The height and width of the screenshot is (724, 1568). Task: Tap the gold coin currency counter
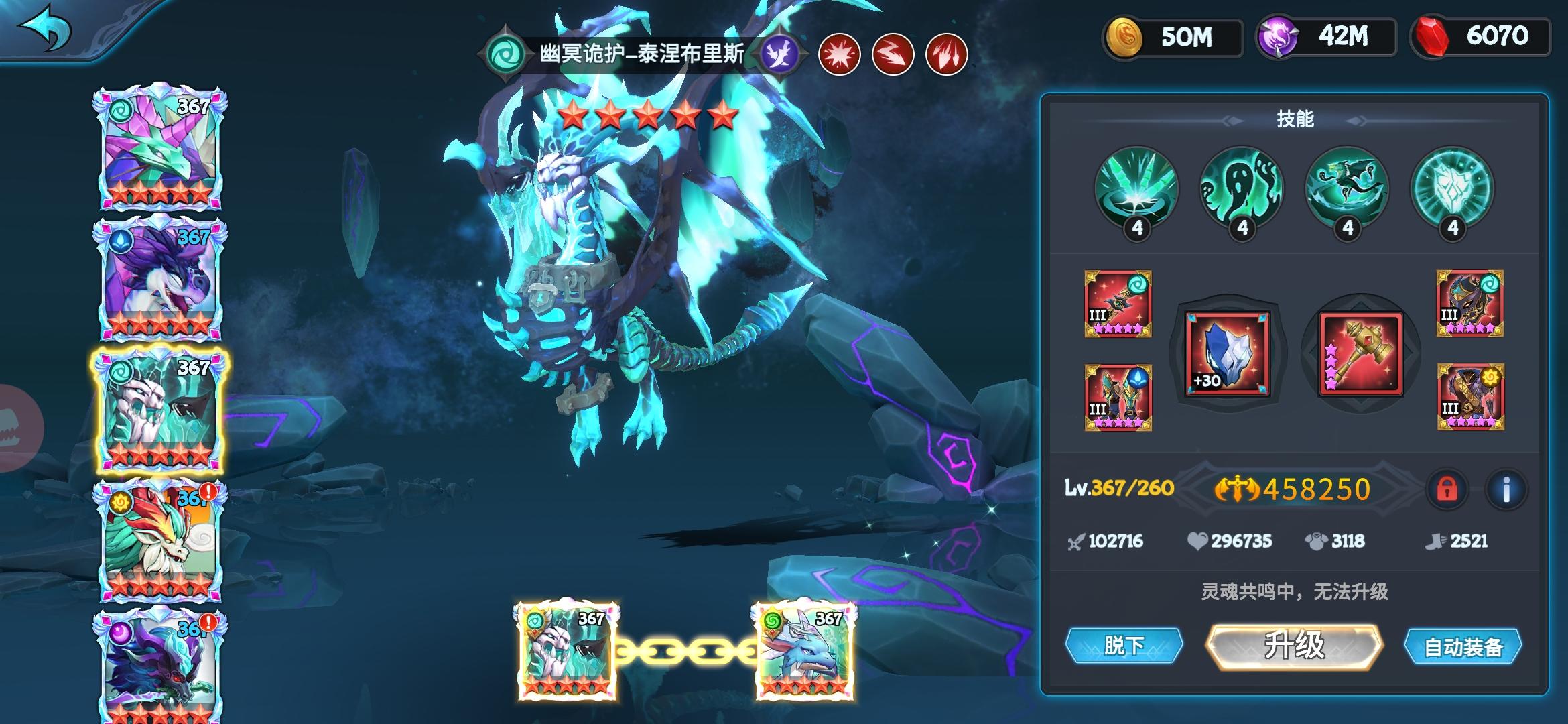coord(1173,38)
